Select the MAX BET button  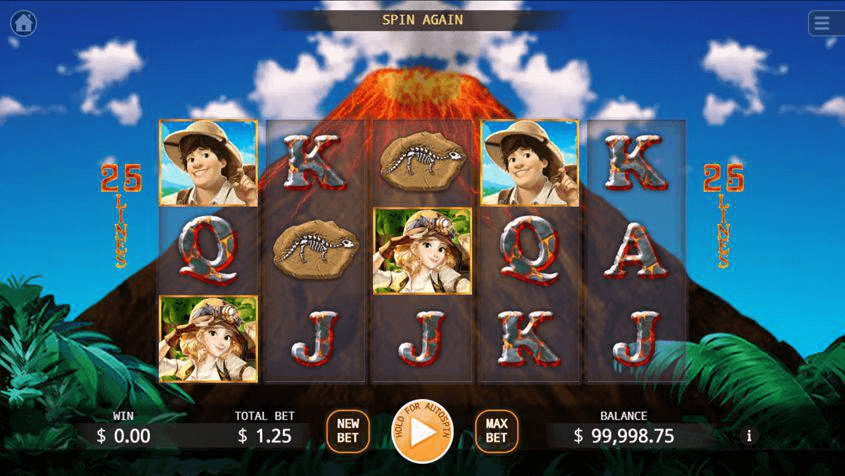pos(496,431)
